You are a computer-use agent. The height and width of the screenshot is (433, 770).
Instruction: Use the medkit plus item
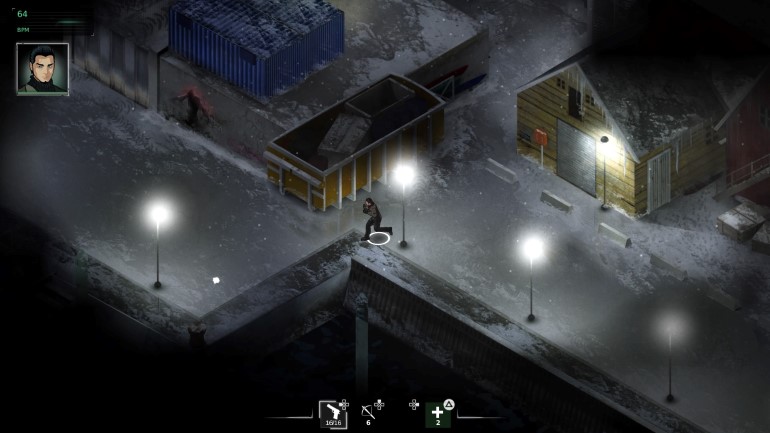point(437,413)
